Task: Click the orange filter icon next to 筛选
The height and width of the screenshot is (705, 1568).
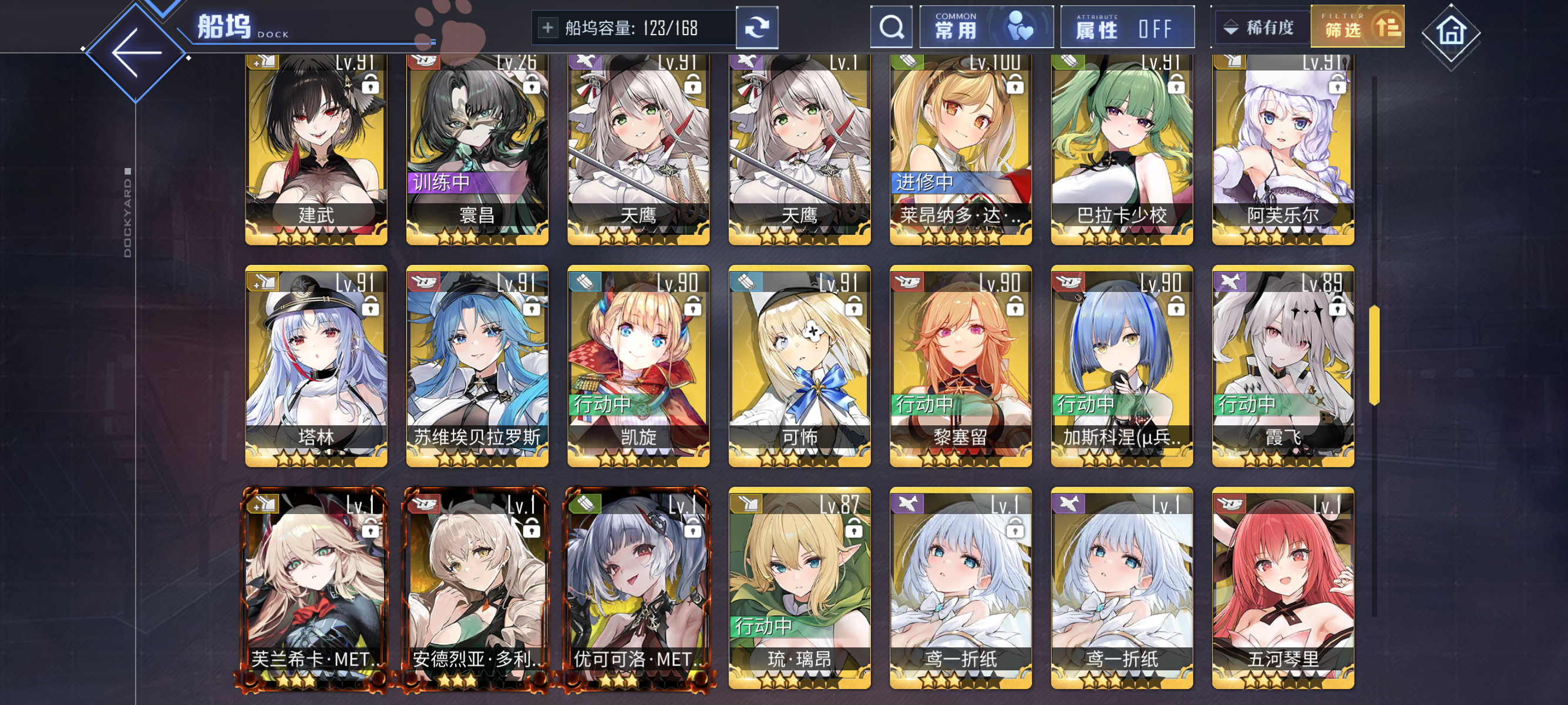Action: tap(1389, 28)
